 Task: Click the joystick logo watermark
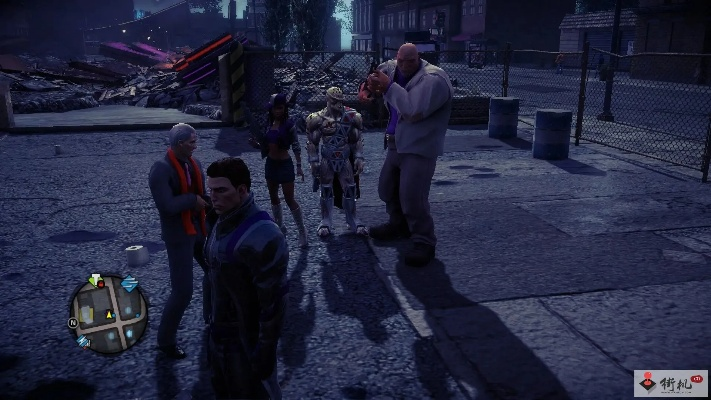pyautogui.click(x=646, y=383)
